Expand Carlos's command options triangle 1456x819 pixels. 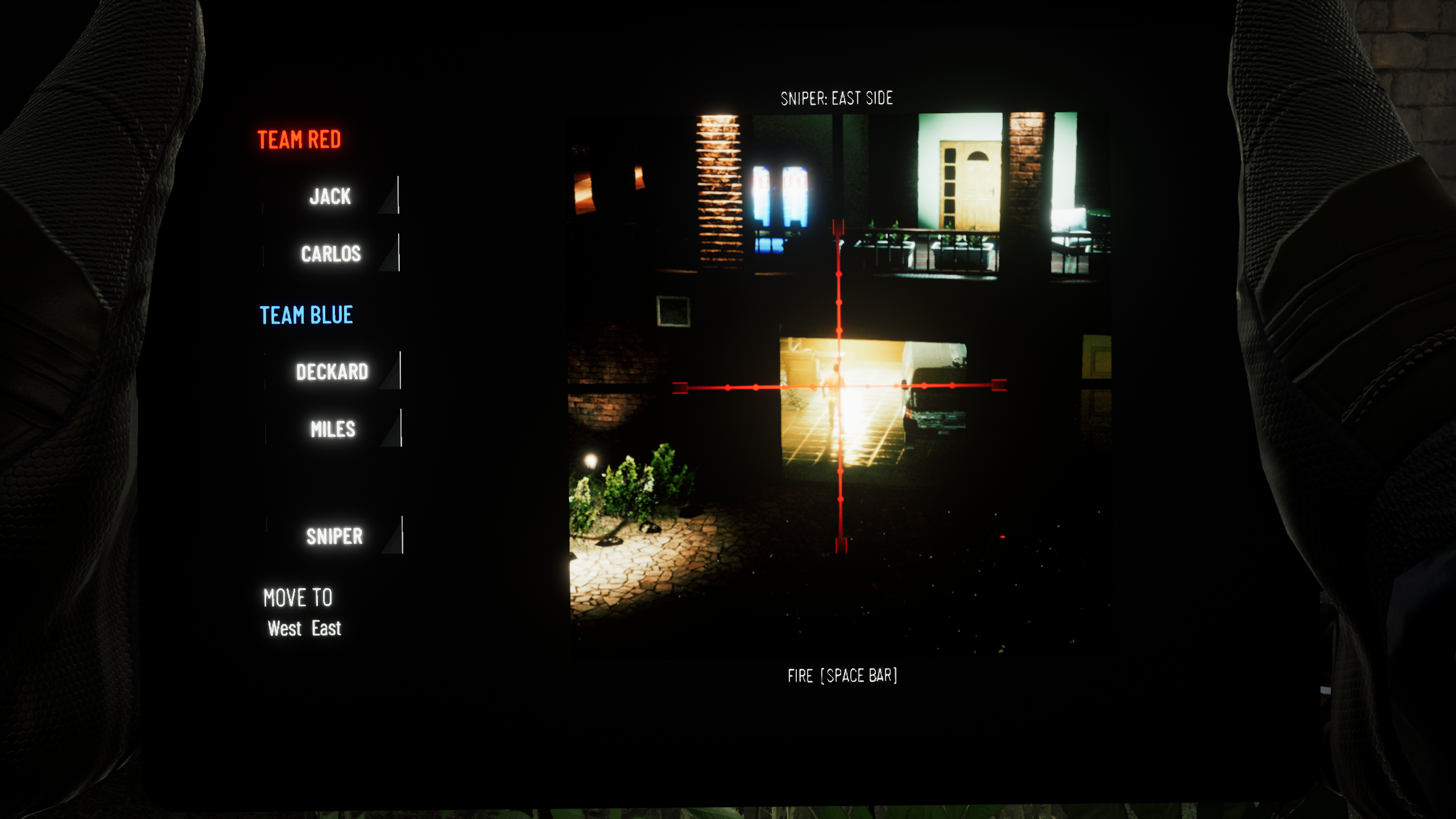391,259
